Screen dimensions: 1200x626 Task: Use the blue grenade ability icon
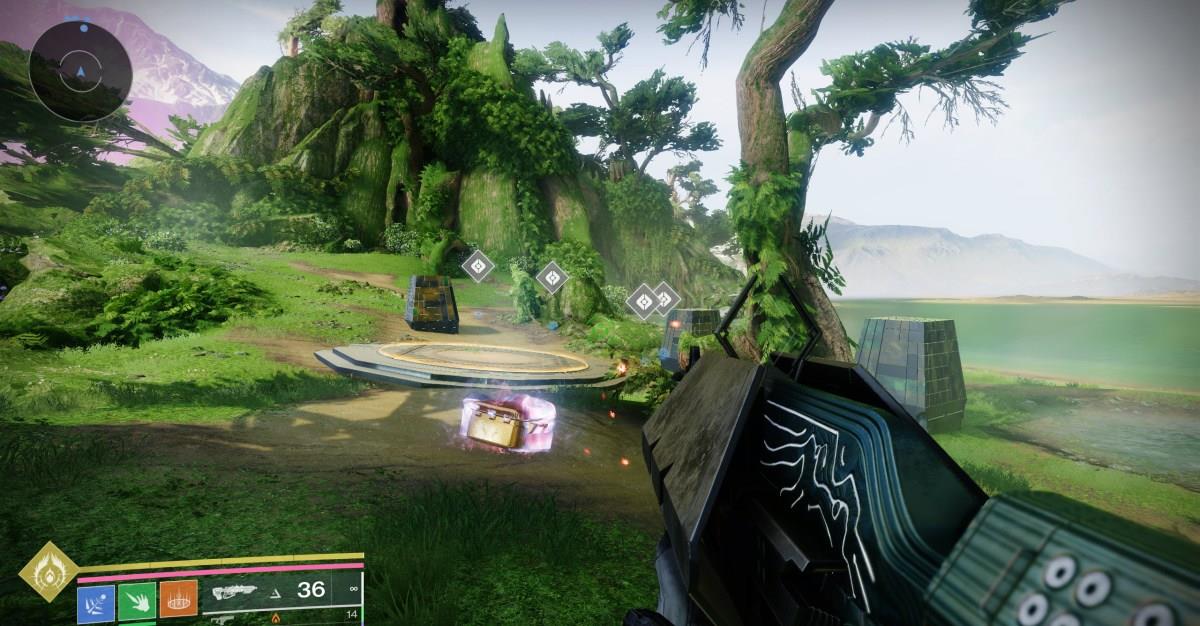(x=96, y=603)
